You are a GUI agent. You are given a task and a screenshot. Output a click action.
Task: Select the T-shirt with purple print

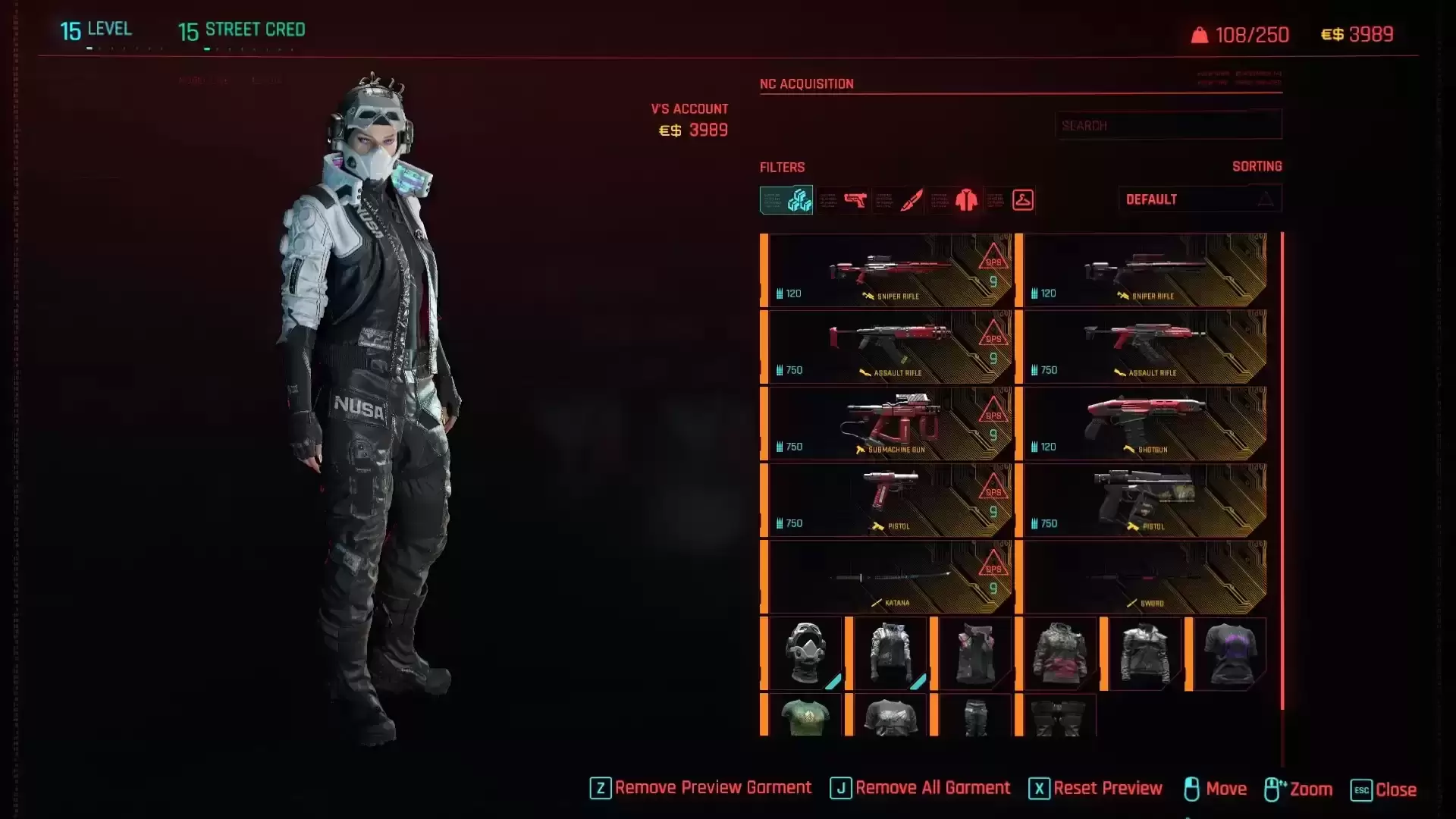pyautogui.click(x=1229, y=654)
